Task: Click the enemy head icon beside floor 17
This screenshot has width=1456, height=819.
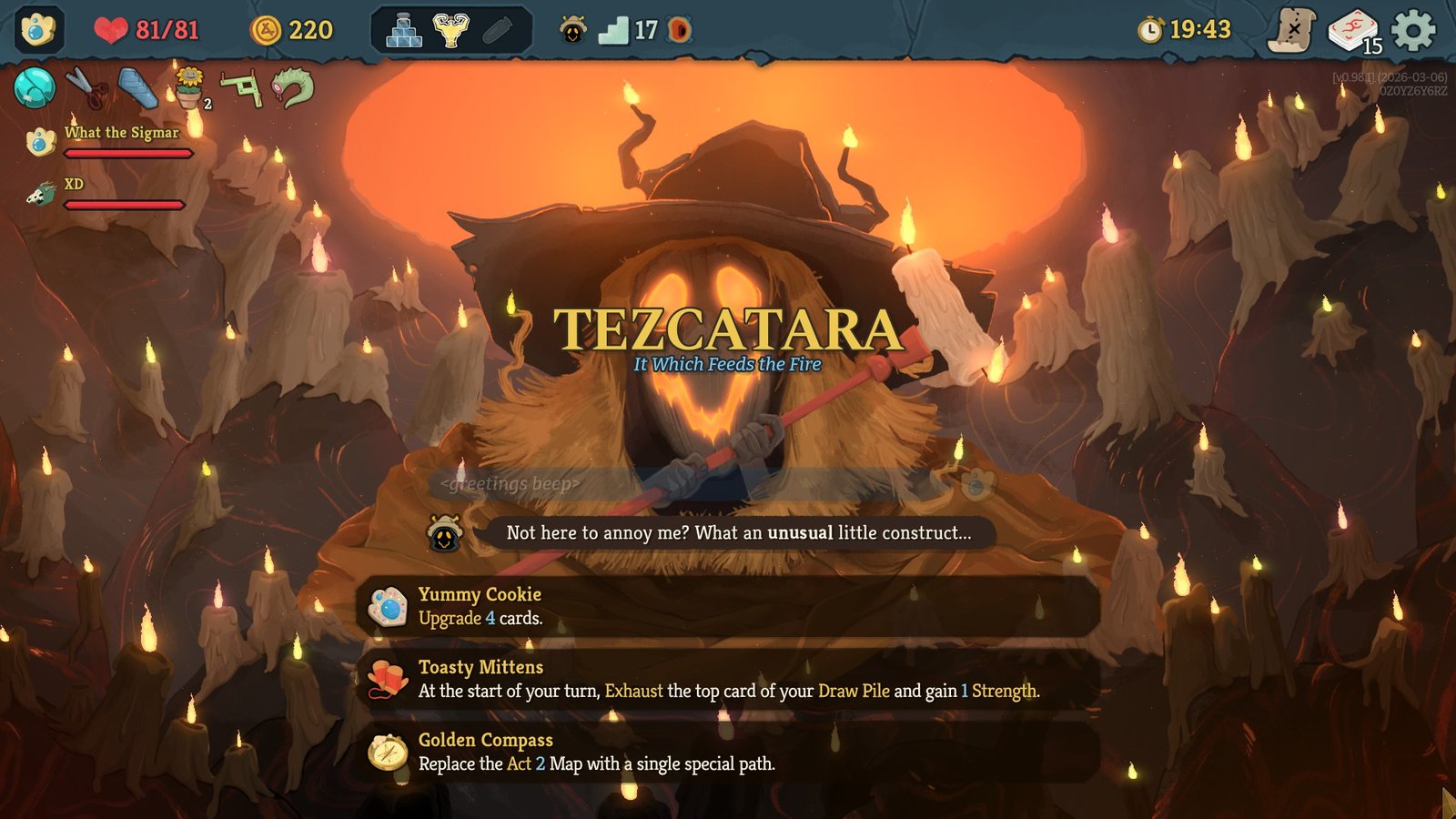Action: point(573,28)
